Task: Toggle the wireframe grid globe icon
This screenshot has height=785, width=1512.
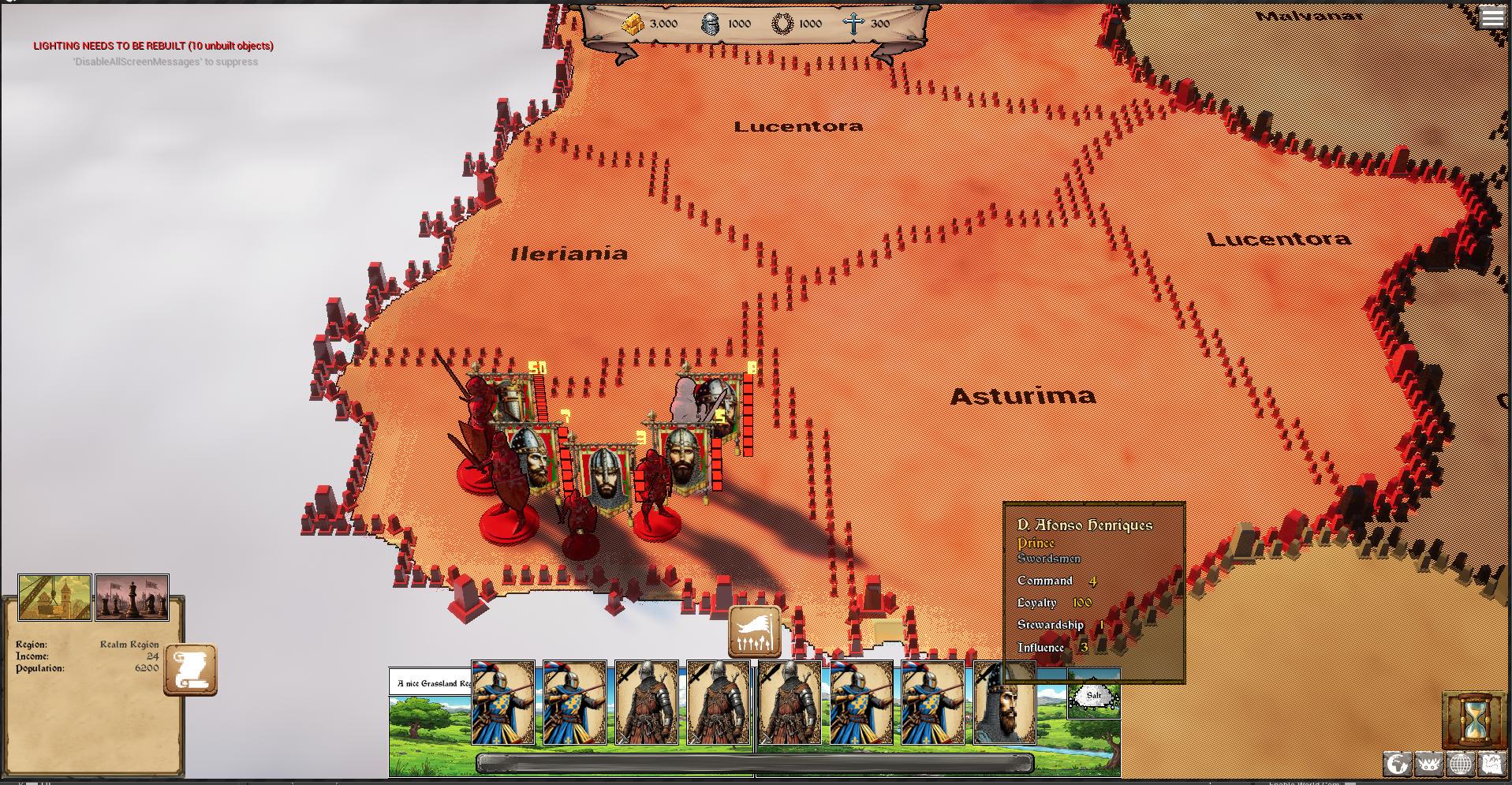Action: (x=1460, y=764)
